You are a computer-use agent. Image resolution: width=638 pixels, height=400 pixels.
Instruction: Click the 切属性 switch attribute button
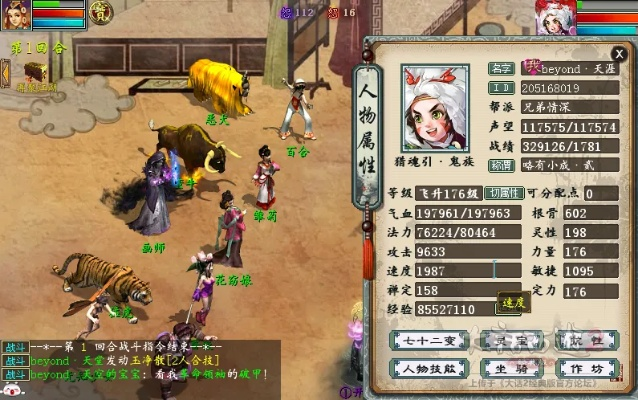point(504,193)
